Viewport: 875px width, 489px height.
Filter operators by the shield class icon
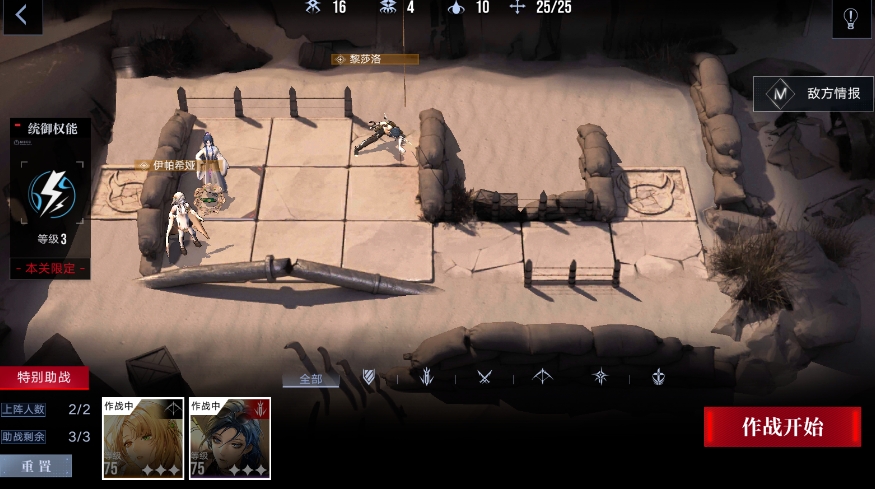click(369, 377)
